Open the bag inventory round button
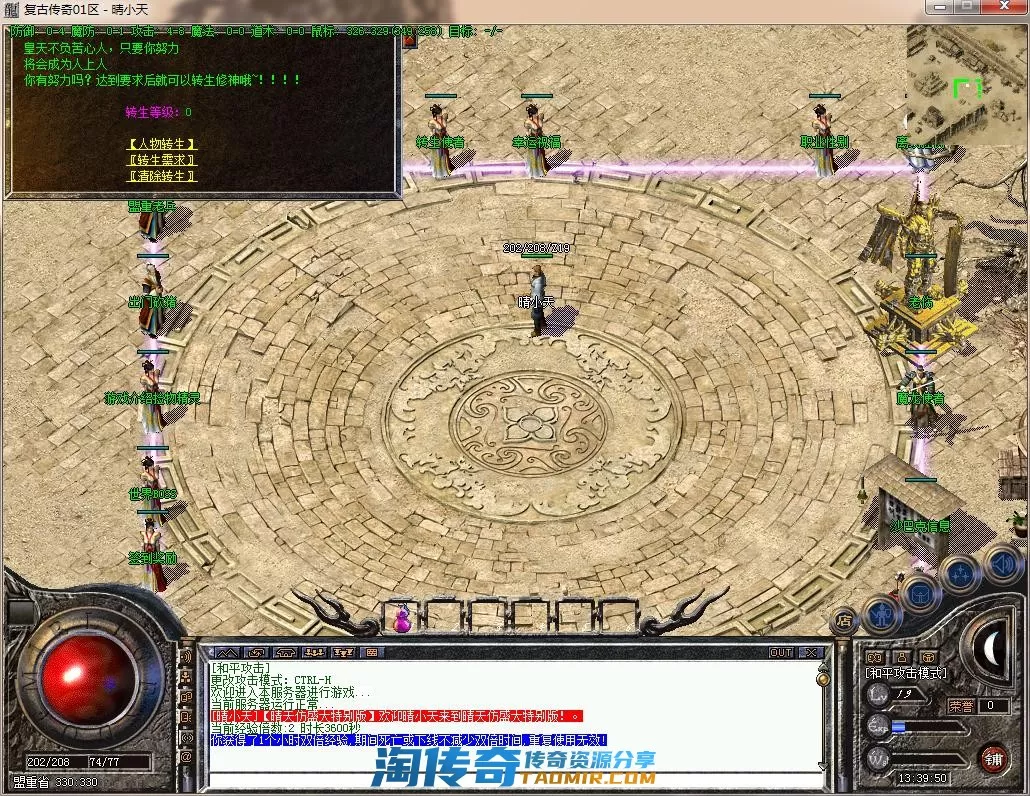The image size is (1030, 796). [x=921, y=594]
